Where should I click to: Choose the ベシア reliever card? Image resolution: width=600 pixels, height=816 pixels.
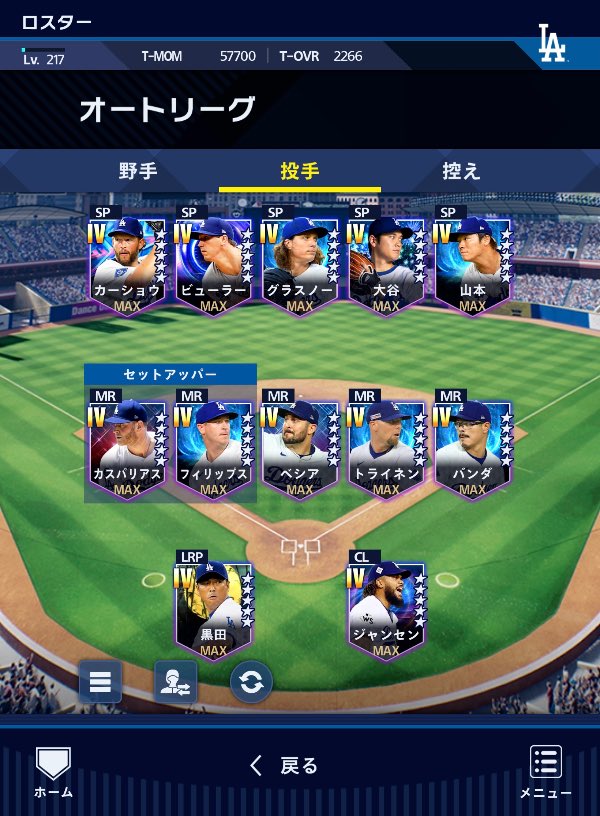299,446
